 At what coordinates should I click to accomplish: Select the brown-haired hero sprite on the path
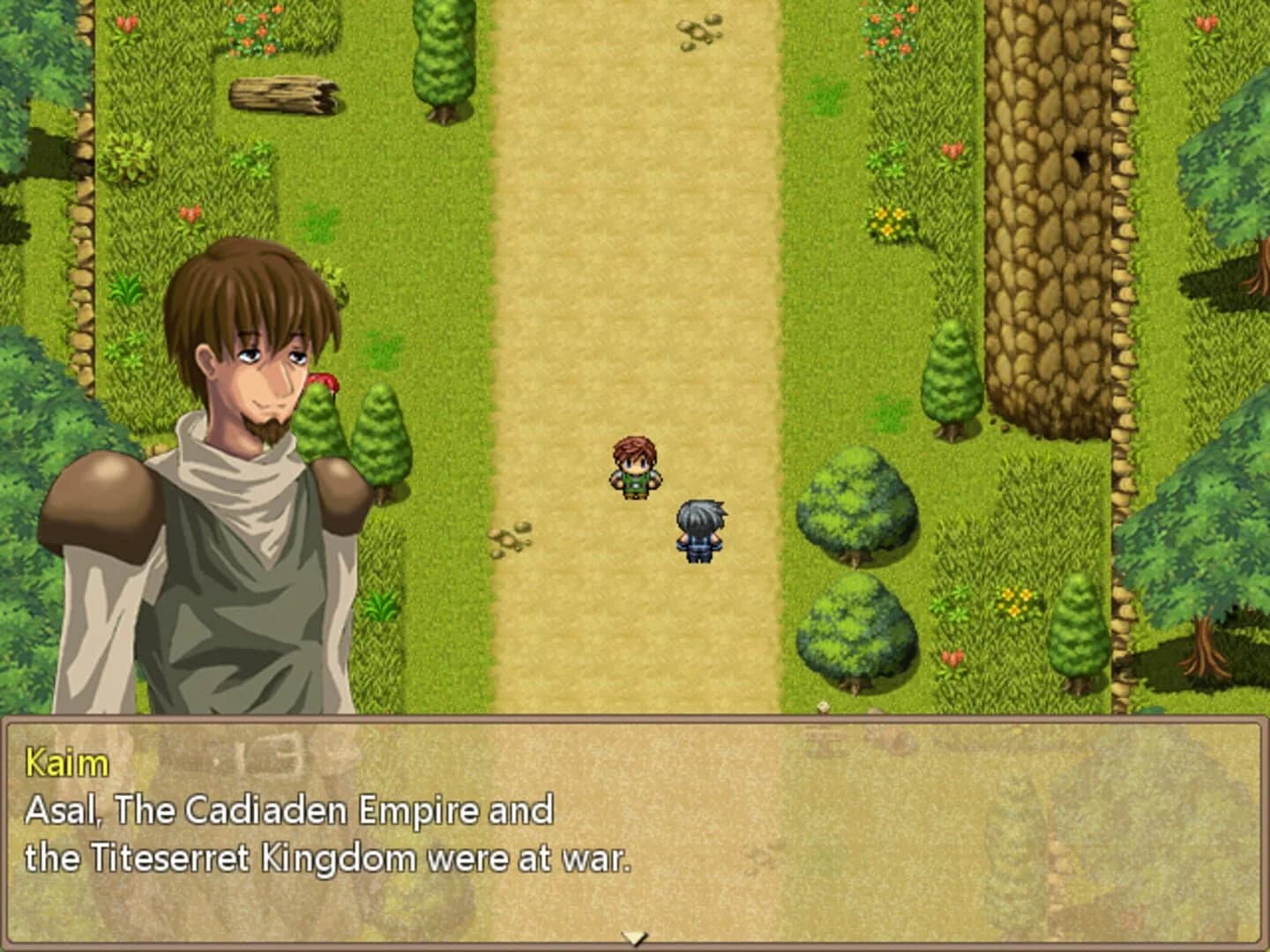tap(635, 467)
